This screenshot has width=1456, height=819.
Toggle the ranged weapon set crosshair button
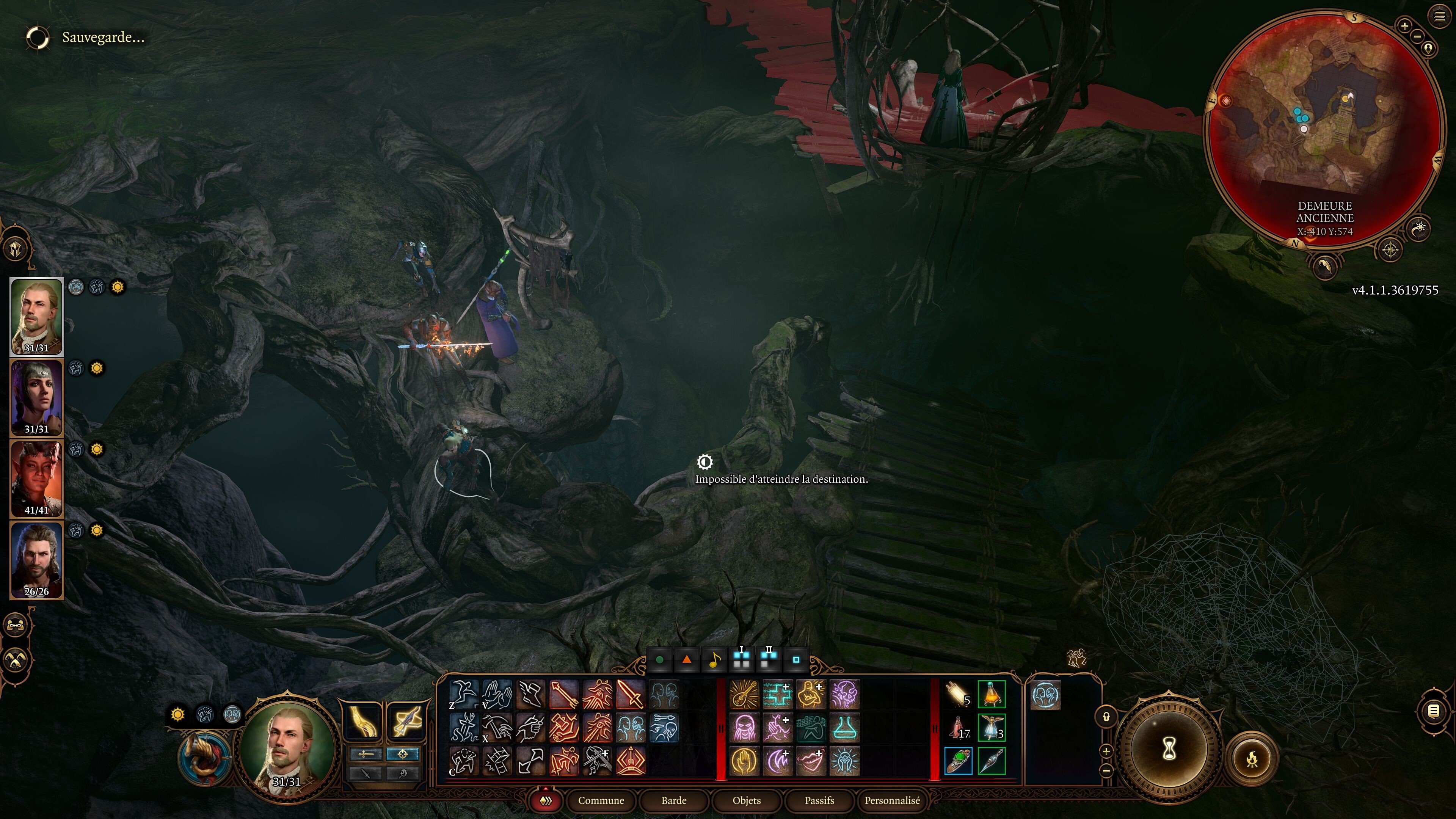402,754
